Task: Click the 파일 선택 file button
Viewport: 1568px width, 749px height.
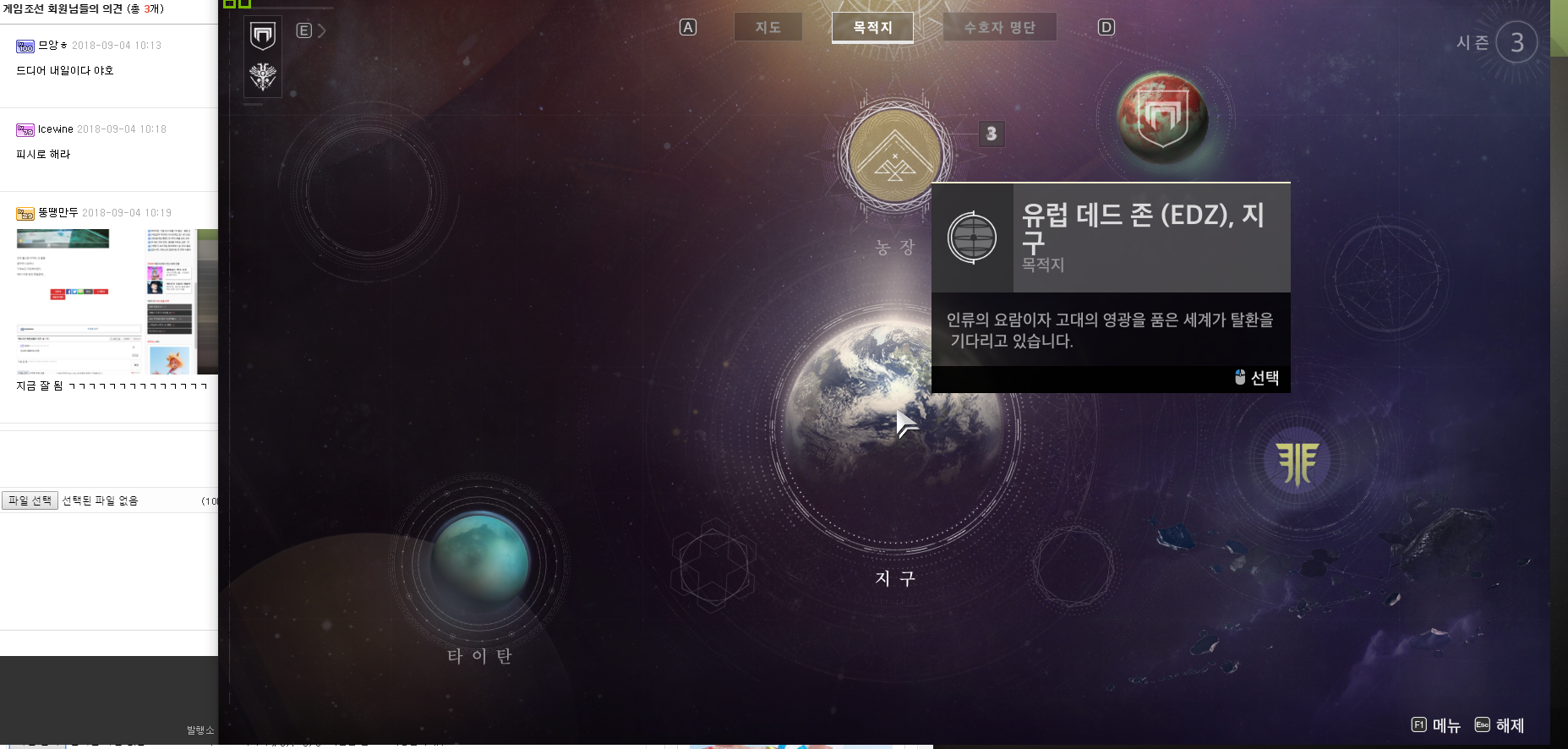Action: (30, 500)
